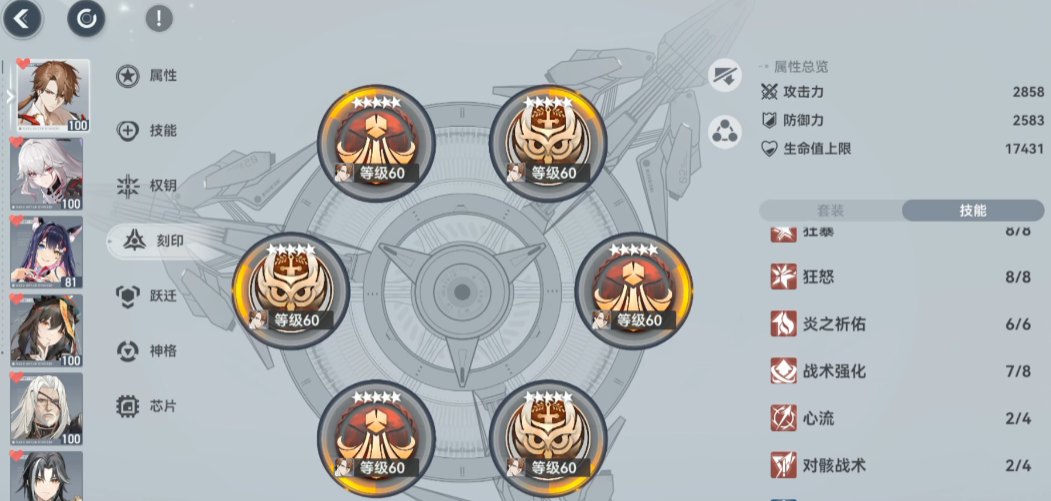Select the 心流 skill entry
Viewport: 1051px width, 501px height.
900,418
